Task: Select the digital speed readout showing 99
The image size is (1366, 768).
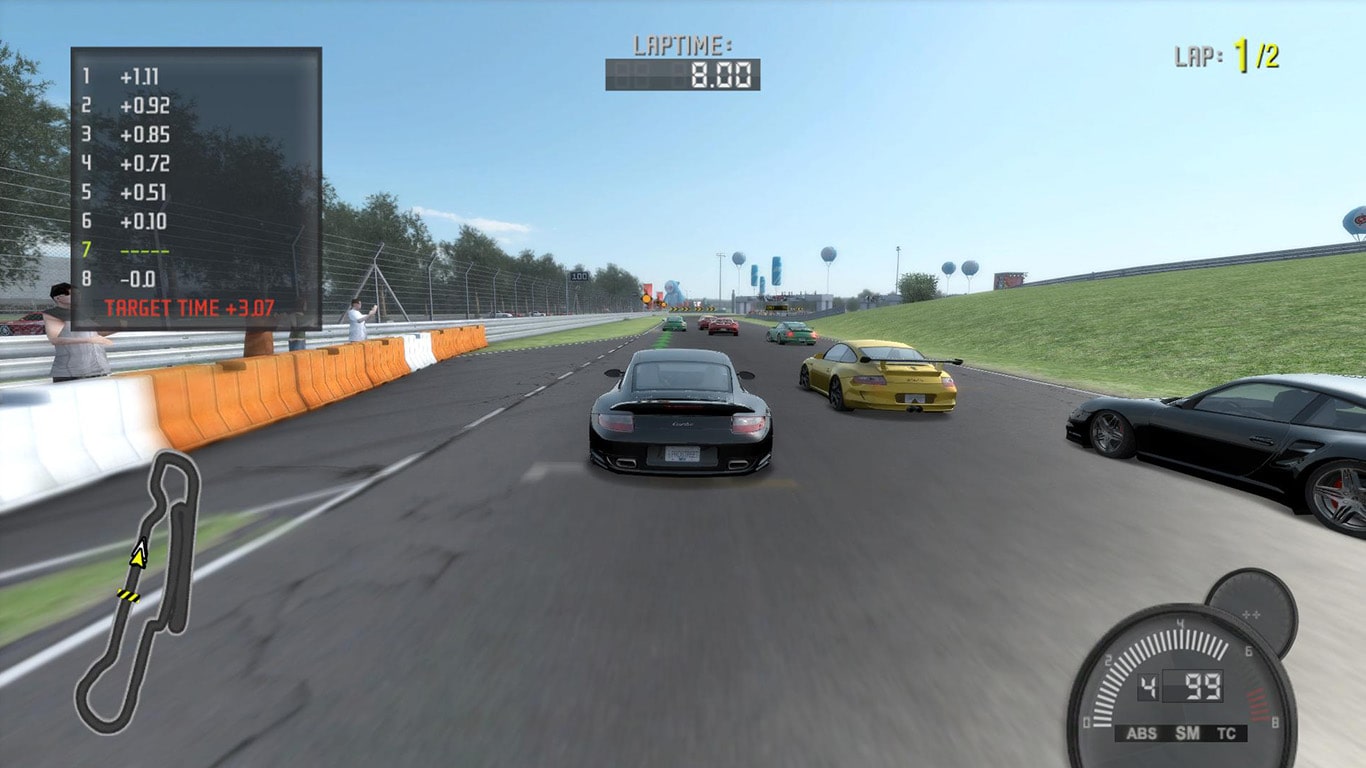Action: [x=1202, y=687]
